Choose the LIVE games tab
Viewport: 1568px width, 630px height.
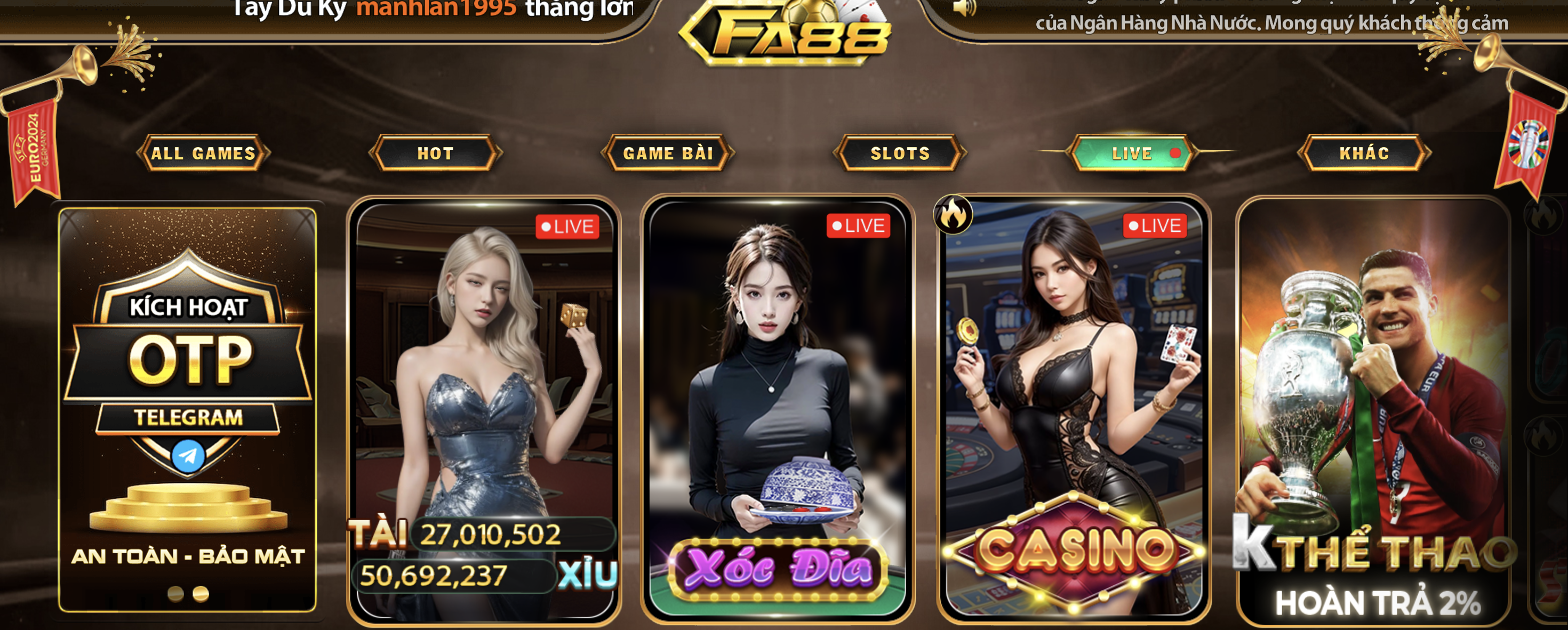(x=1132, y=154)
